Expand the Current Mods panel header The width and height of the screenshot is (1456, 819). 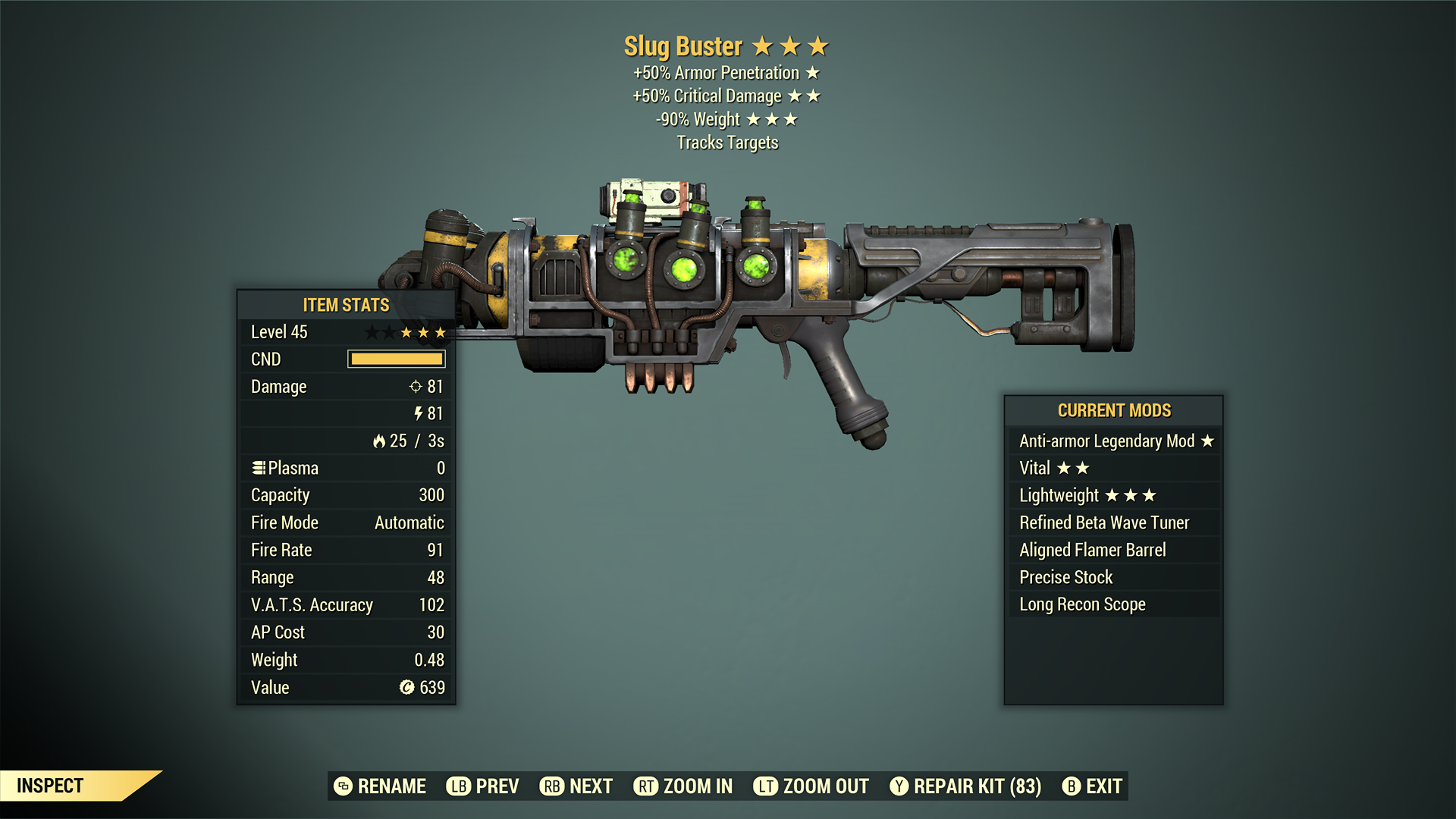1114,410
